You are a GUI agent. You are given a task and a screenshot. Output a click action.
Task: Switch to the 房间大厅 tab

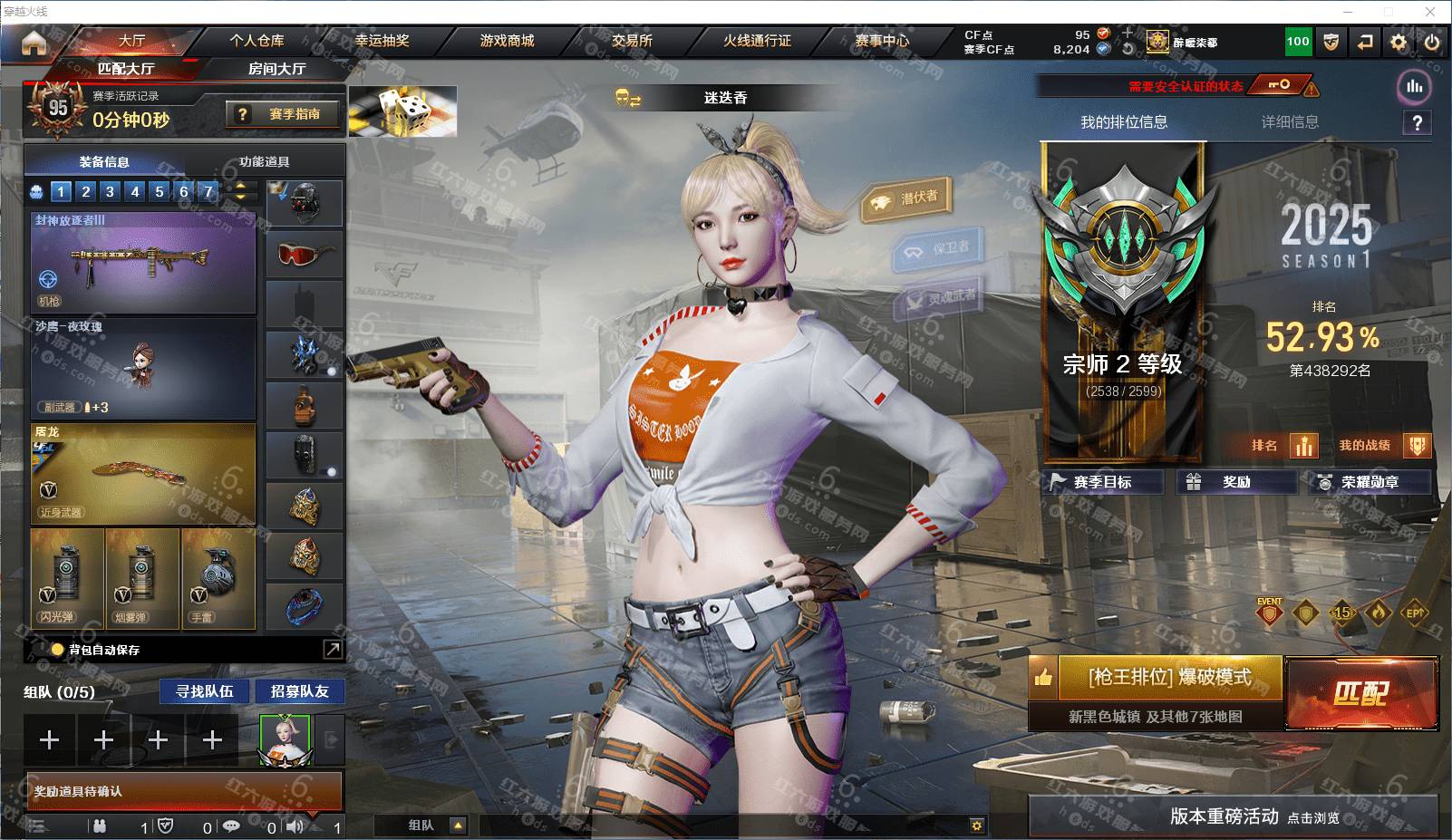[276, 69]
